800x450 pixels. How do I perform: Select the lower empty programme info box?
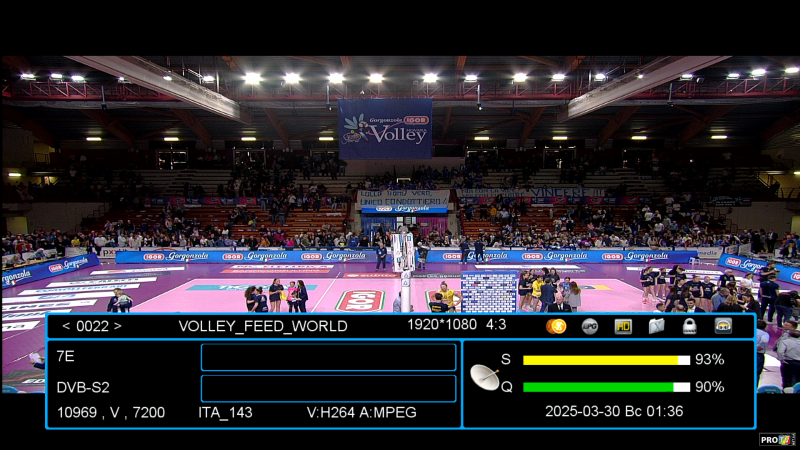pos(328,388)
